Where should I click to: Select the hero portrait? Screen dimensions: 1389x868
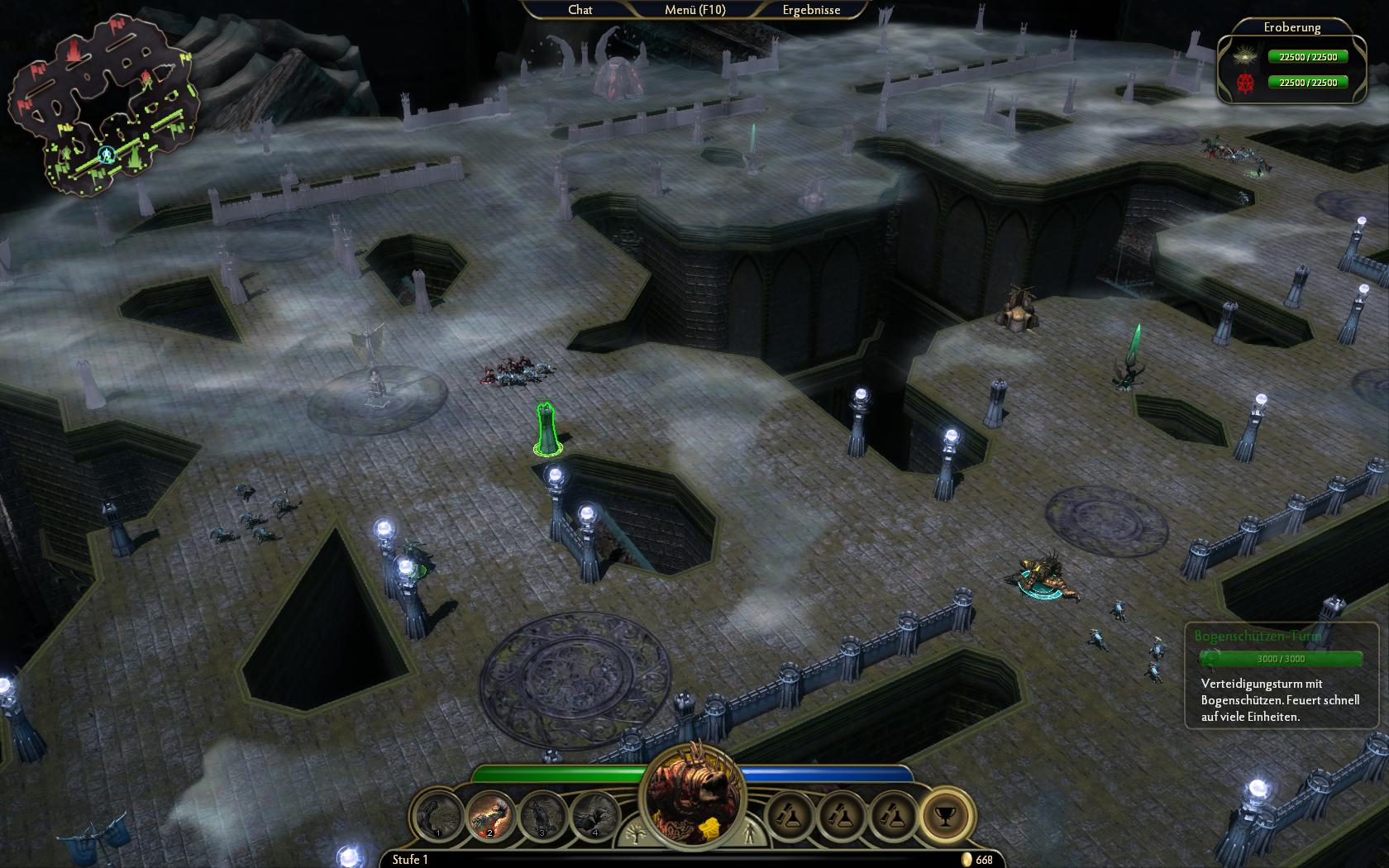pos(694,792)
